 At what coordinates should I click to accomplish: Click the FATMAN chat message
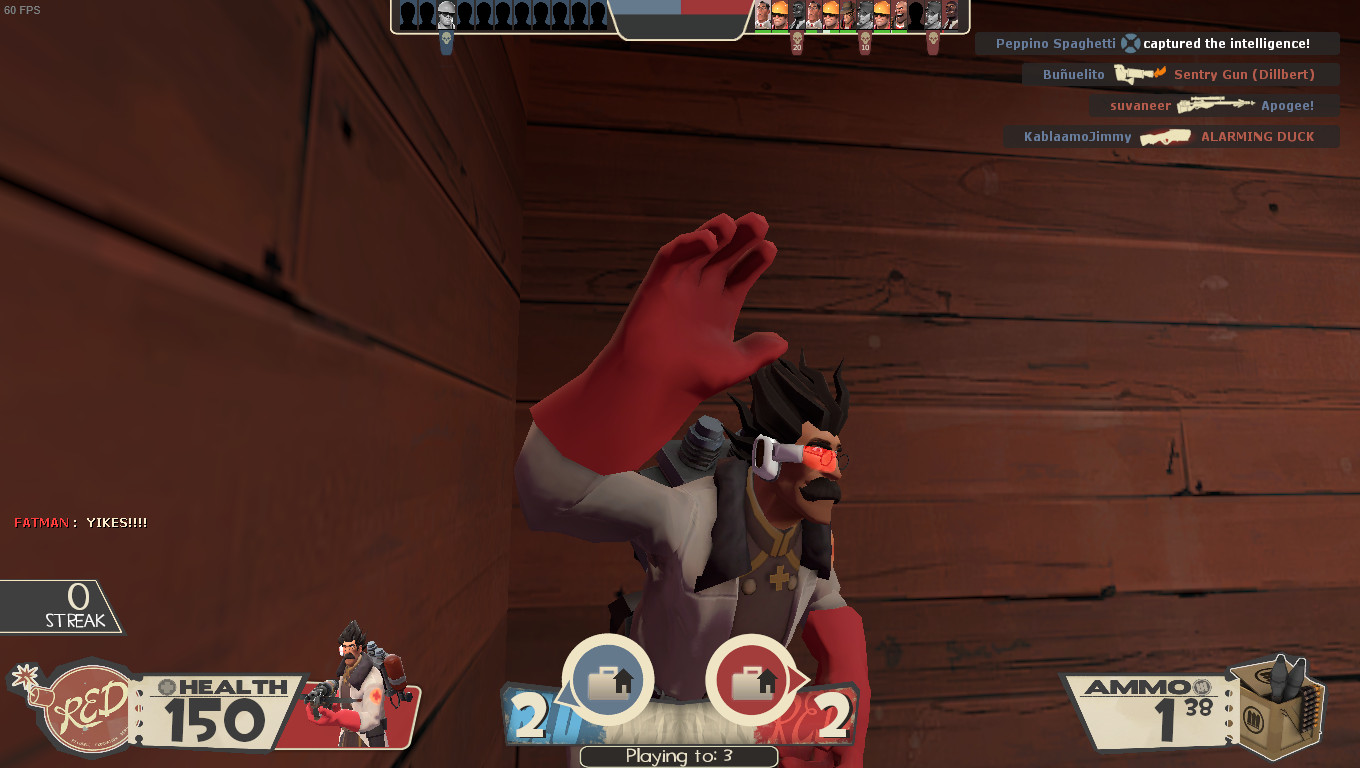click(80, 521)
